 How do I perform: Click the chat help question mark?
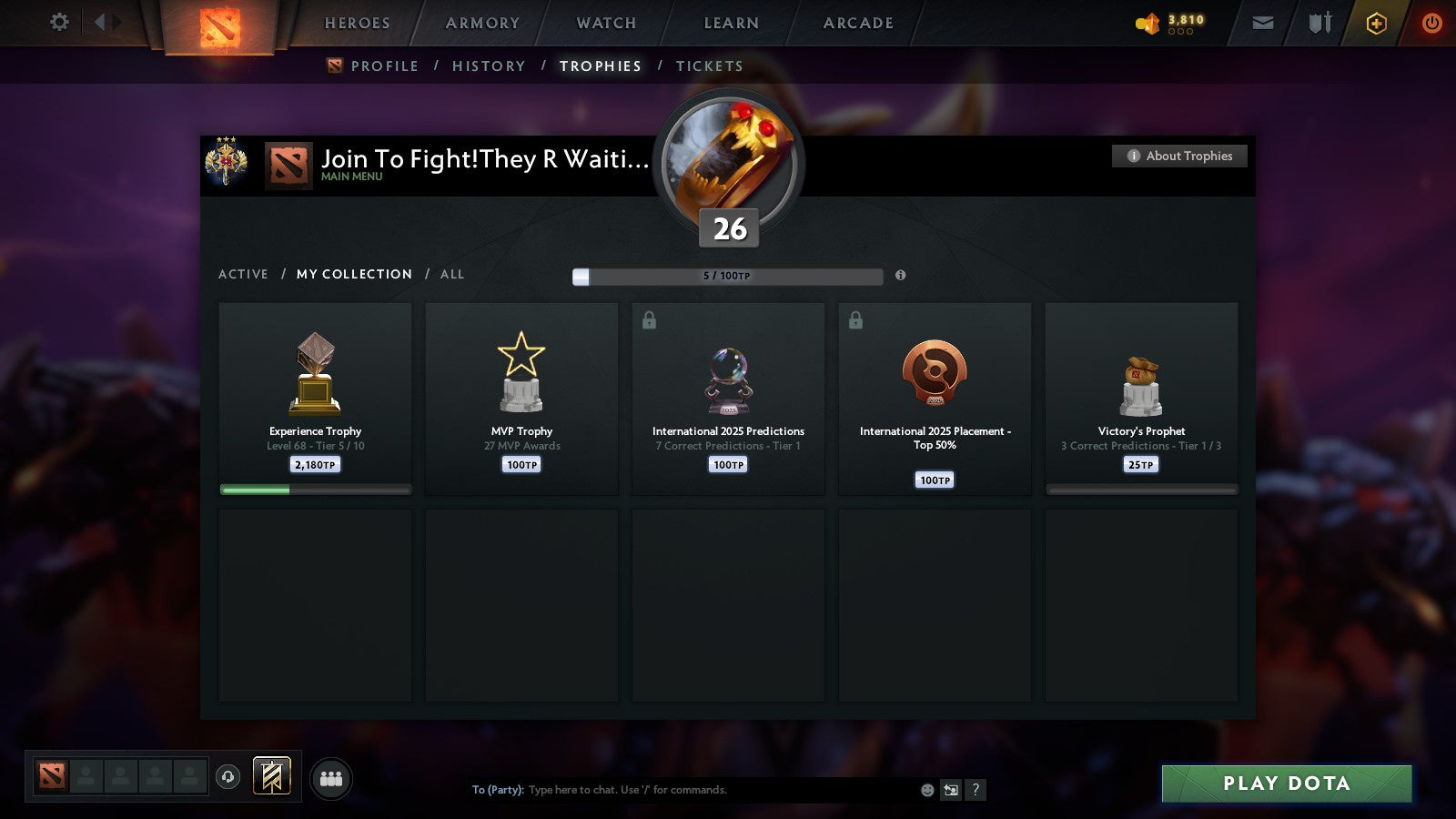pyautogui.click(x=976, y=790)
